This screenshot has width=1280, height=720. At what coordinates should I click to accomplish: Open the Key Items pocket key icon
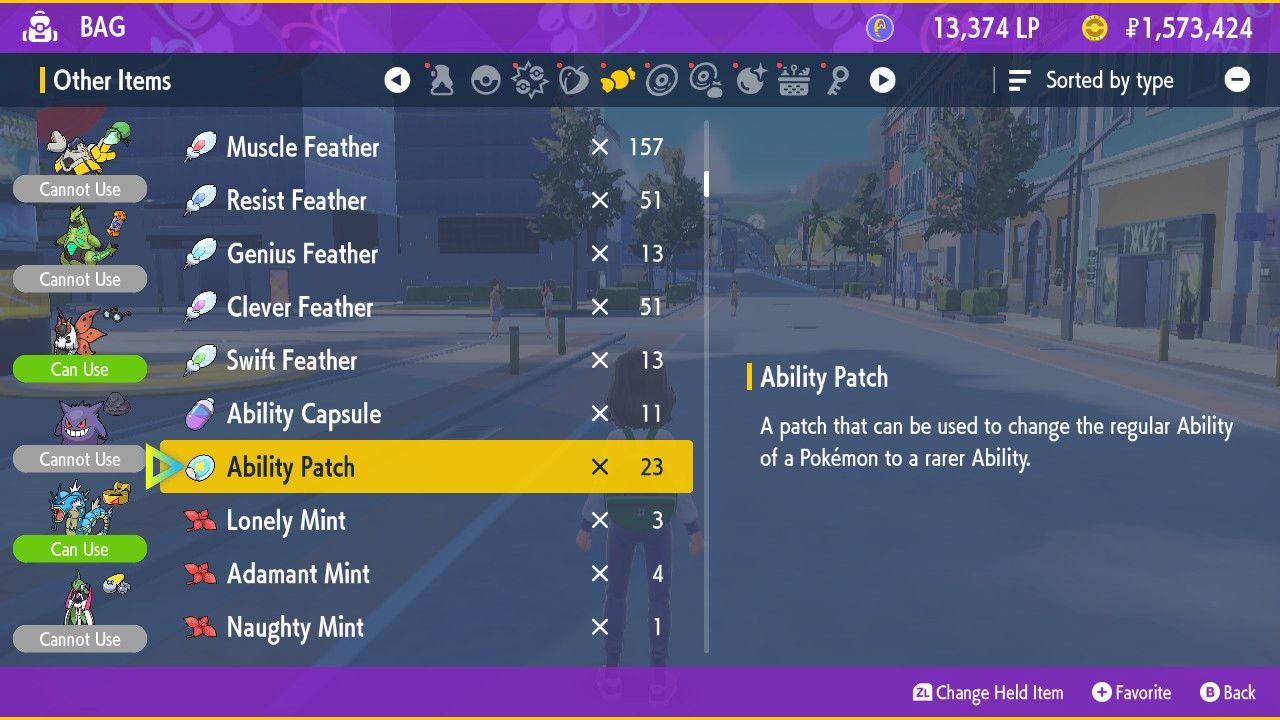pos(838,80)
